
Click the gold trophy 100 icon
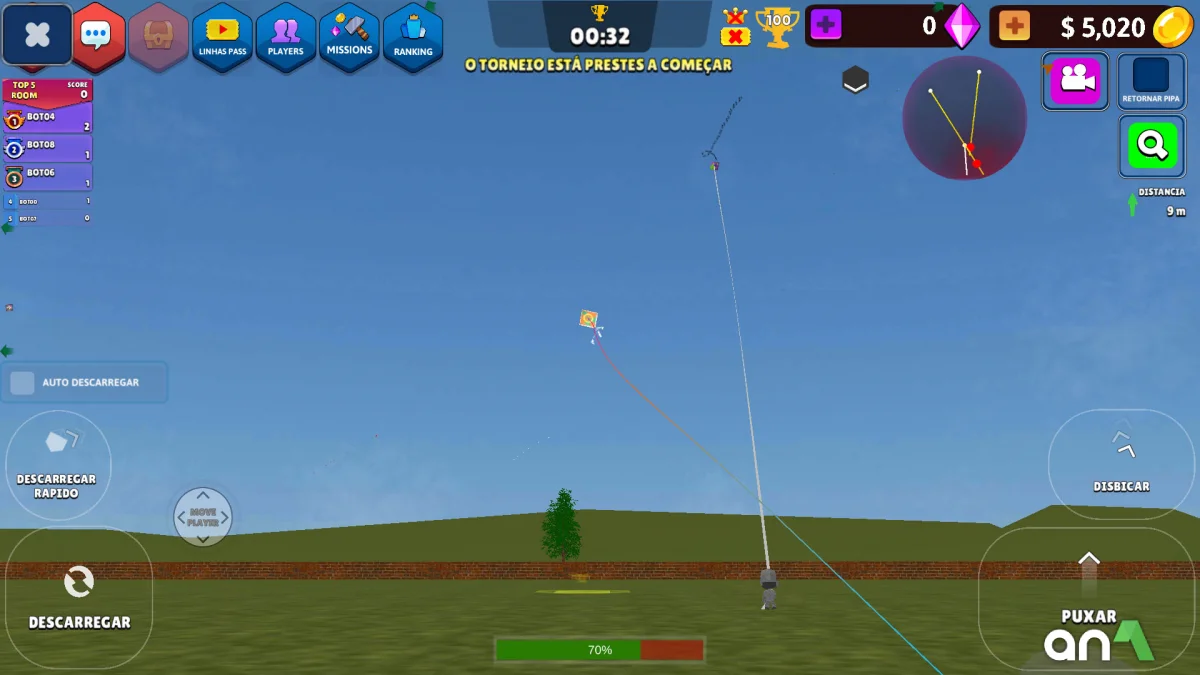(x=777, y=27)
